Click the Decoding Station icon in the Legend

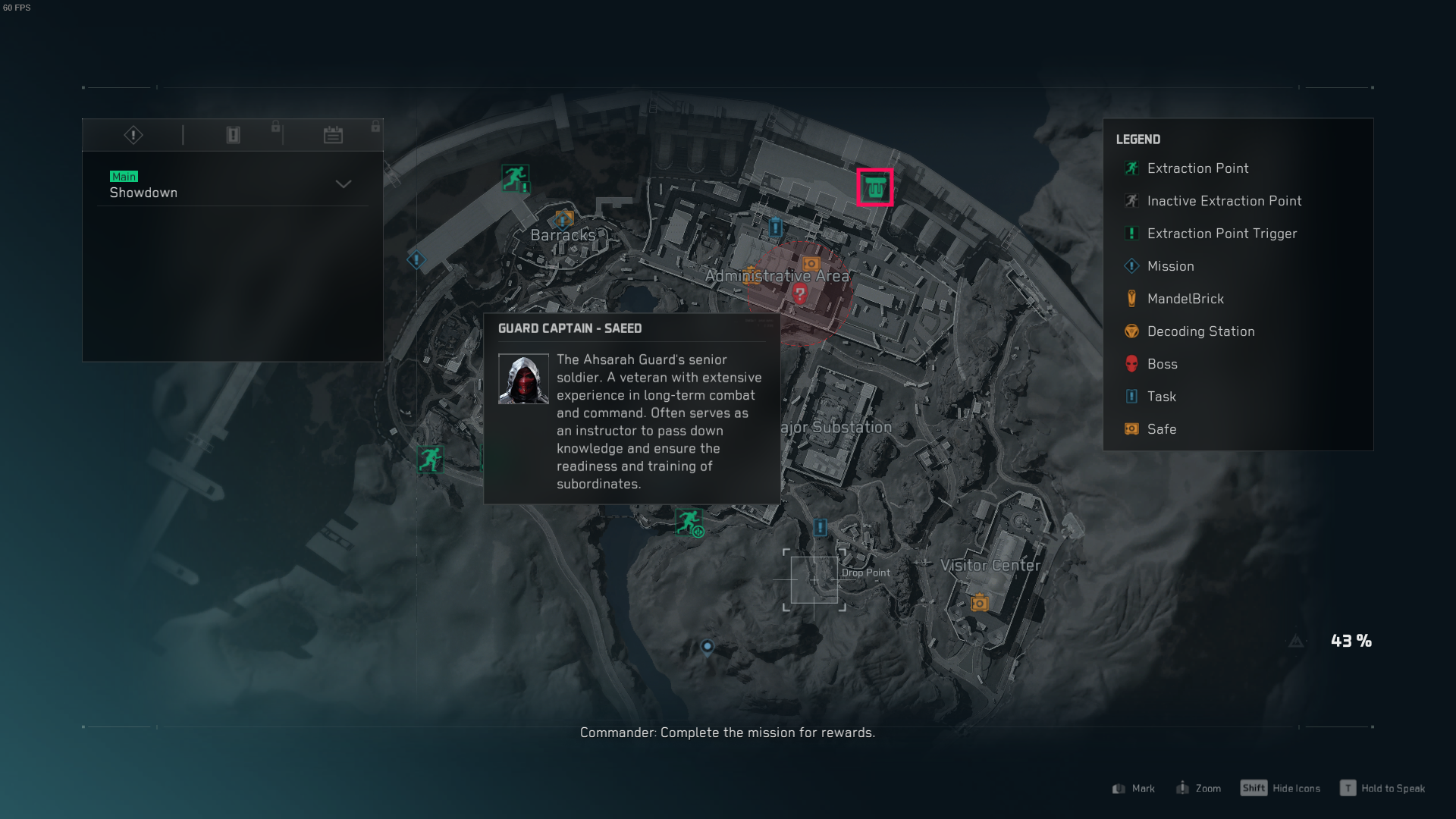point(1131,331)
